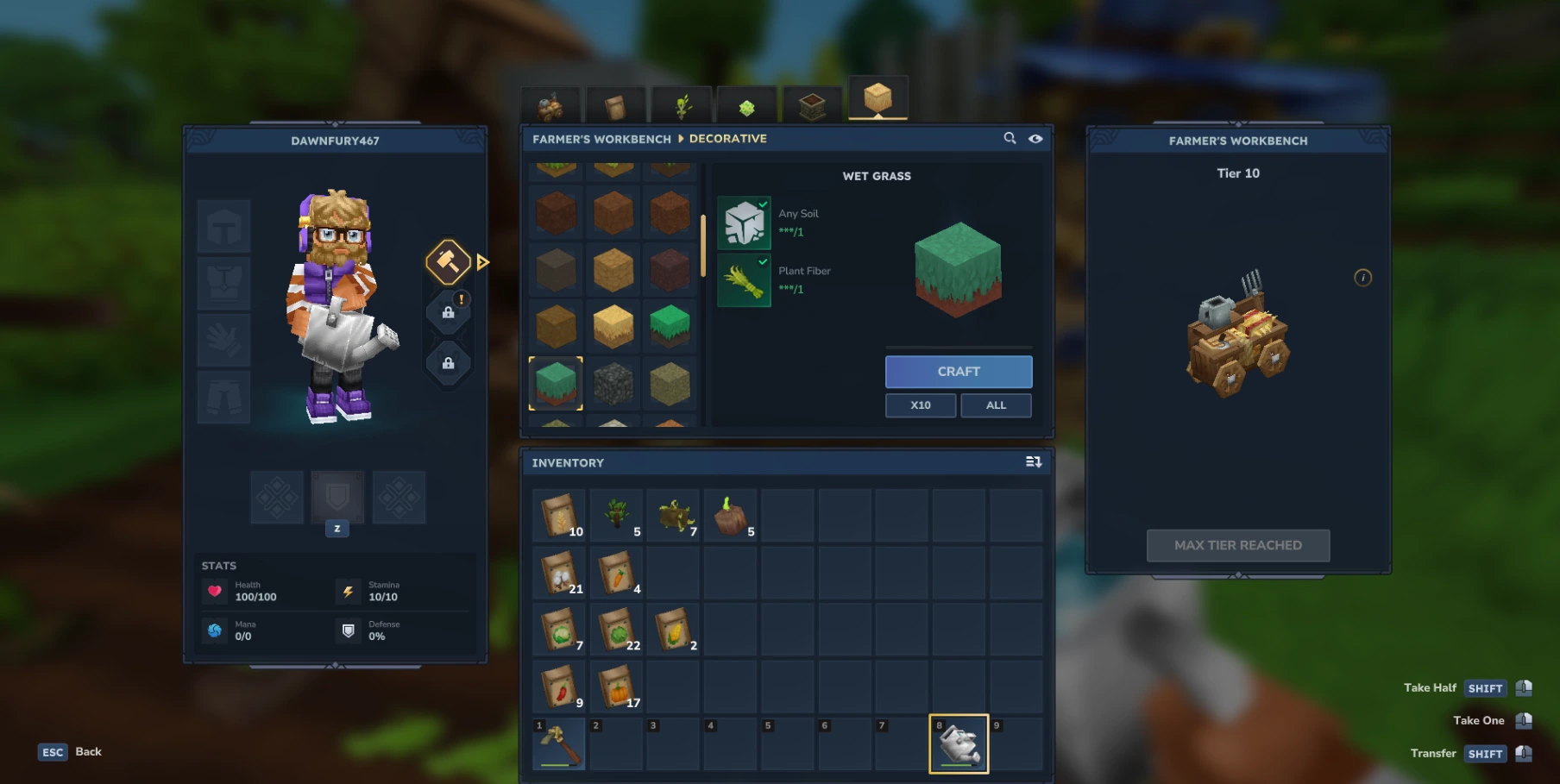Switch to the Farmer's Workbench breadcrumb
This screenshot has width=1560, height=784.
tap(602, 138)
